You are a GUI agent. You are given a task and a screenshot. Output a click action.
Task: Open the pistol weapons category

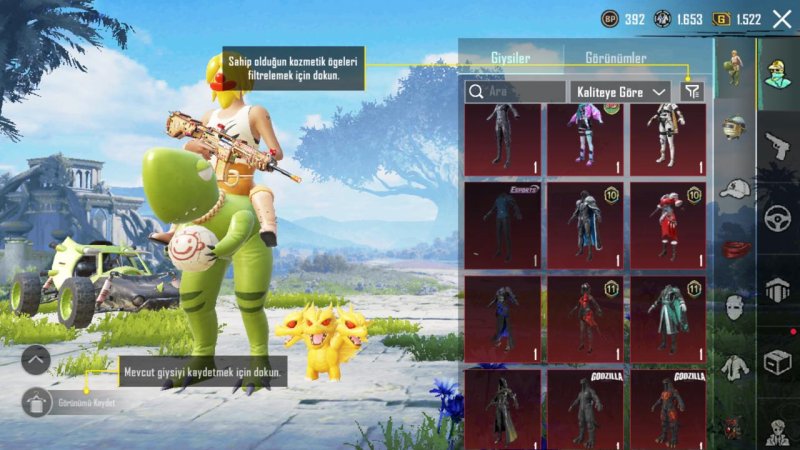point(777,147)
